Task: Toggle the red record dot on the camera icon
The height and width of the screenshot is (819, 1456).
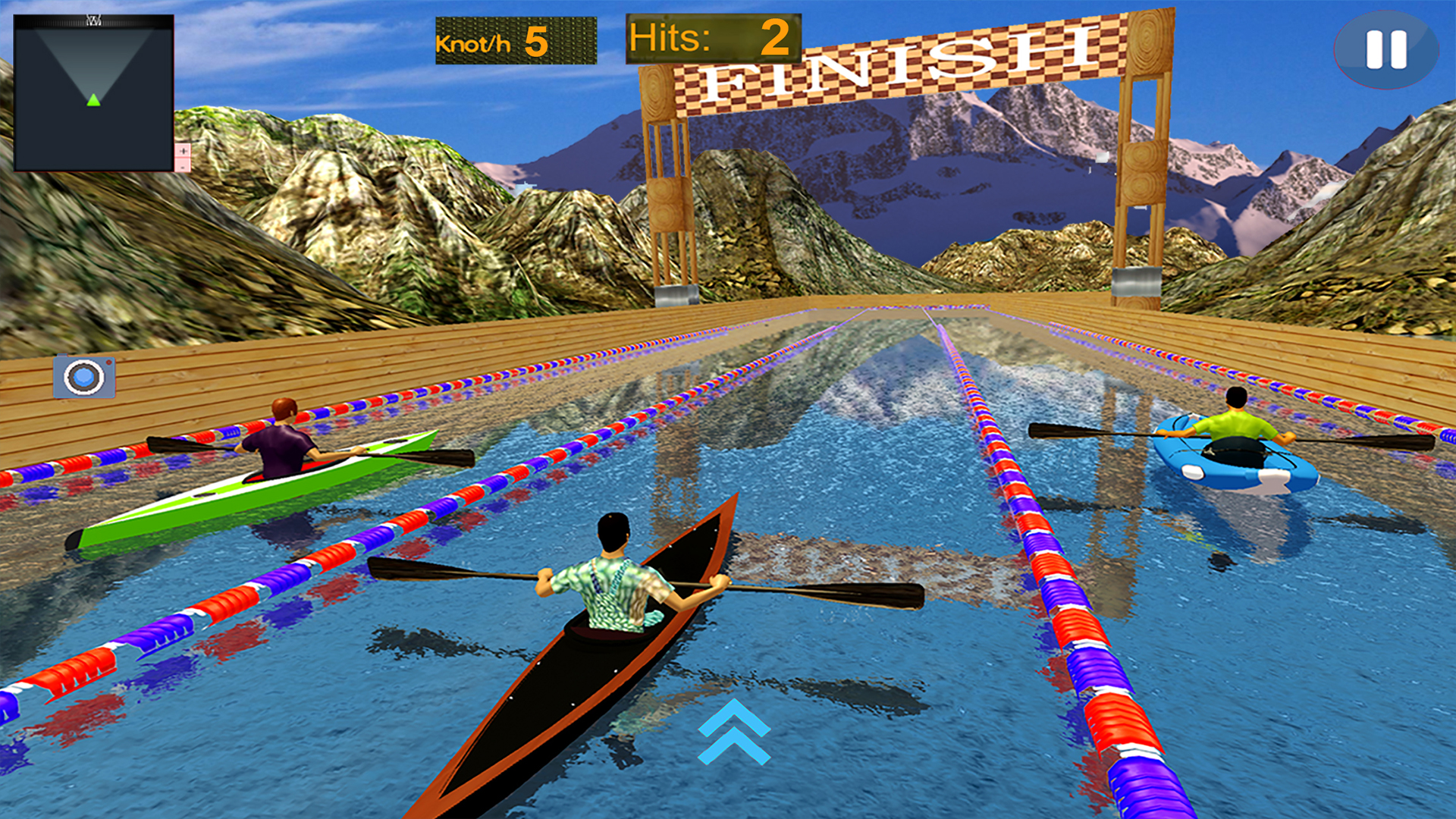Action: (108, 362)
